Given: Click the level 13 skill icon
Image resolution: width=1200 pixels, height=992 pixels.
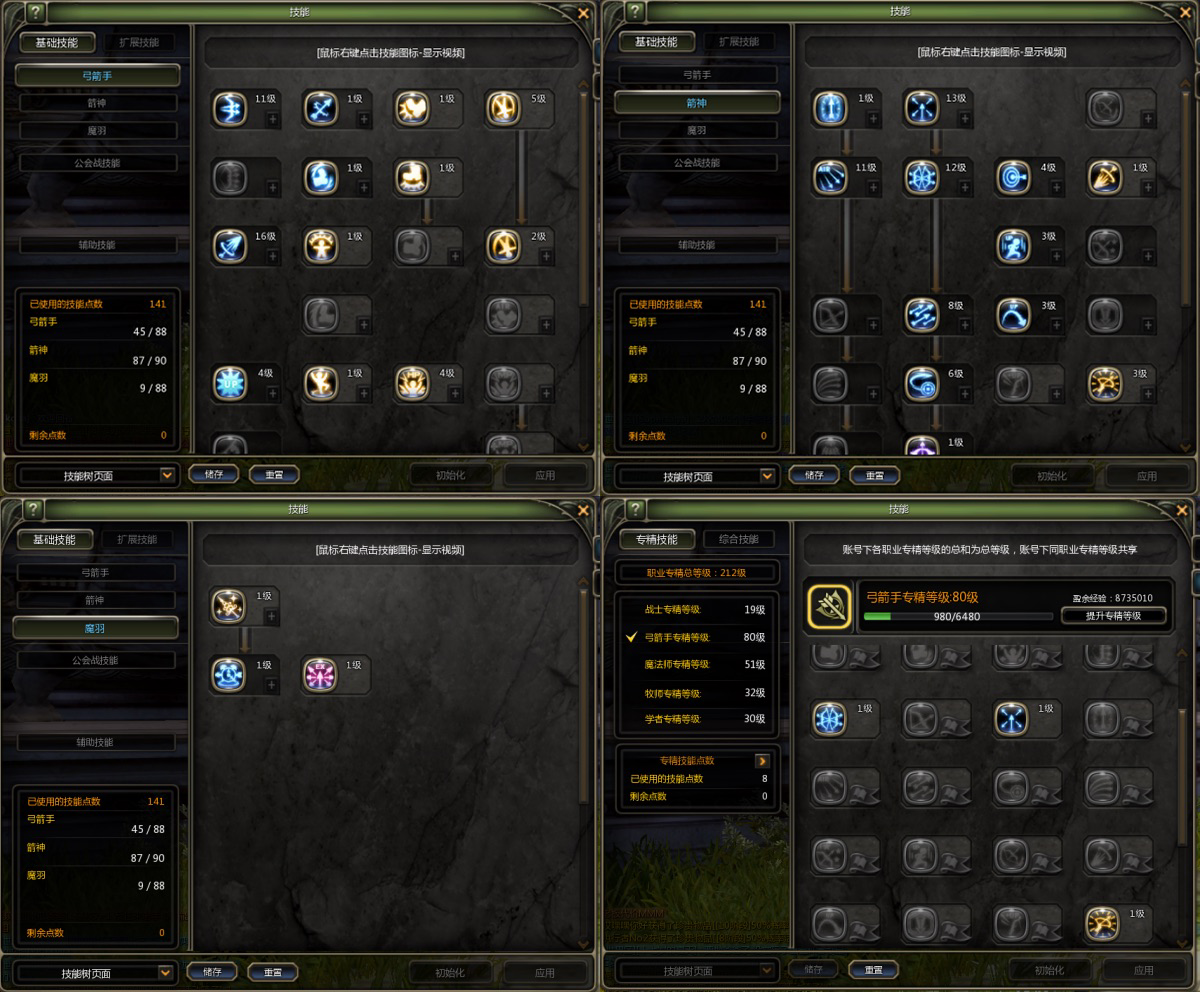Looking at the screenshot, I should 921,108.
